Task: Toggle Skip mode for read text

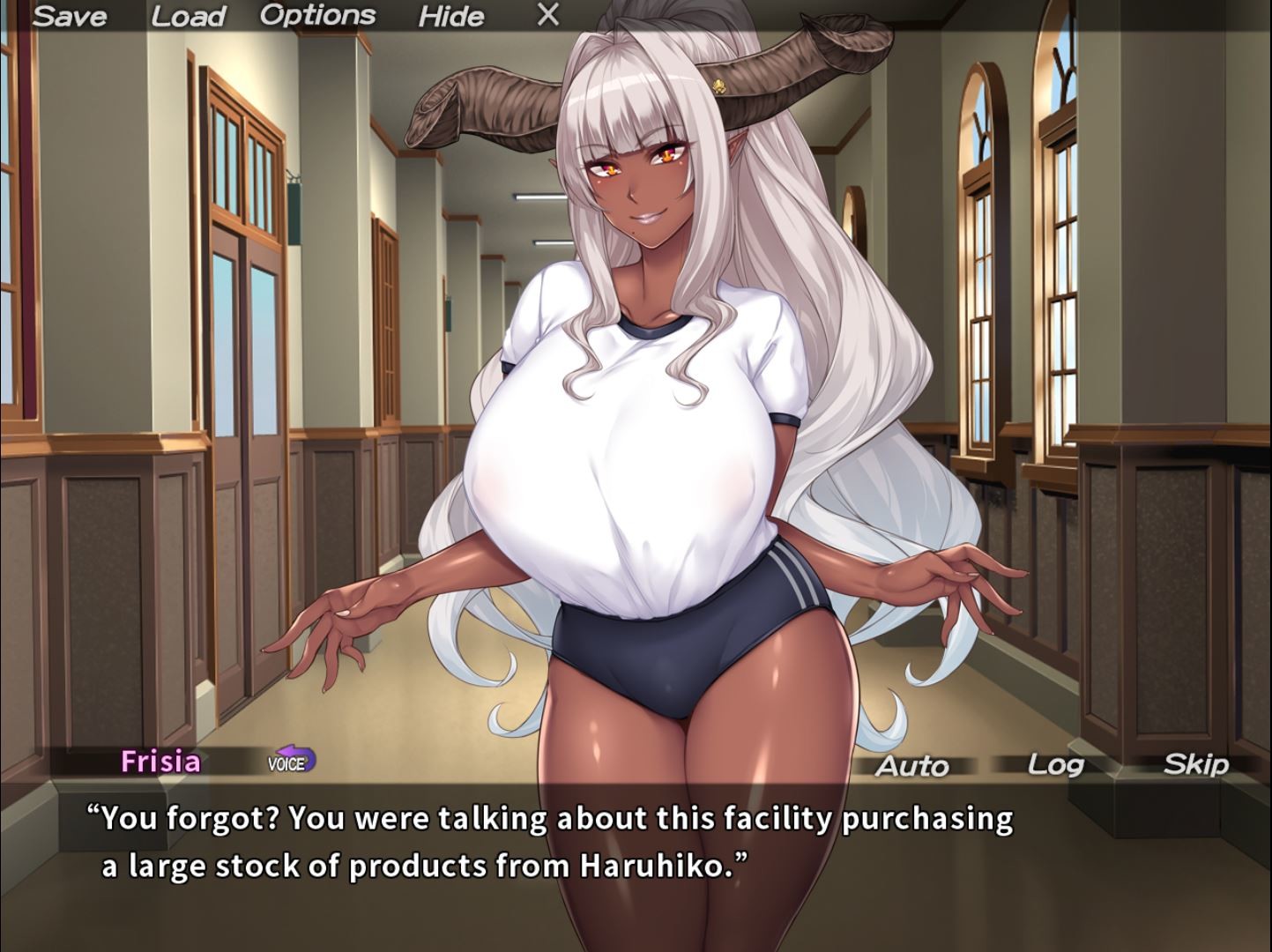Action: [1195, 765]
